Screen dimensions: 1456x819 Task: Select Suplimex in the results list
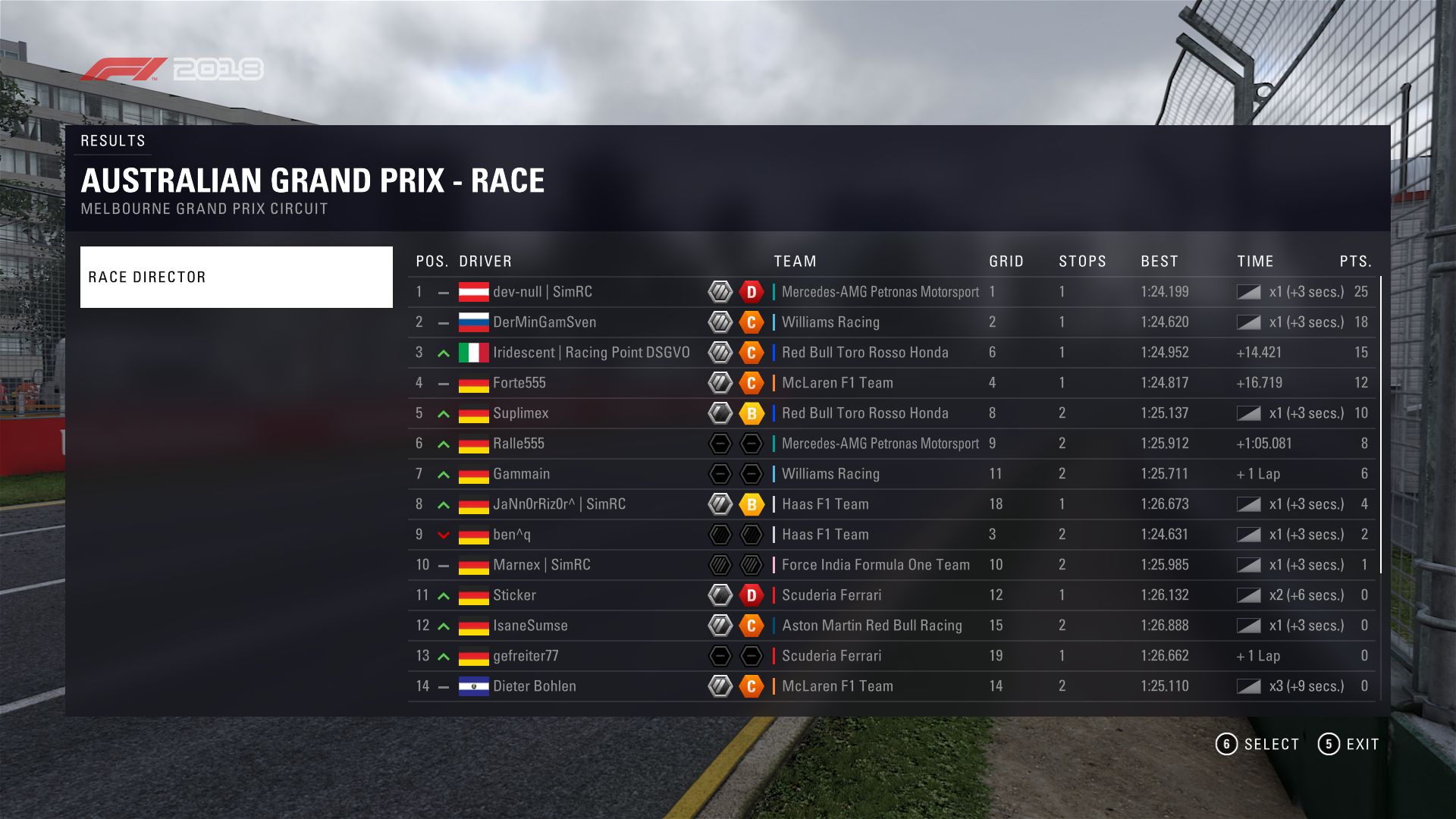coord(521,413)
